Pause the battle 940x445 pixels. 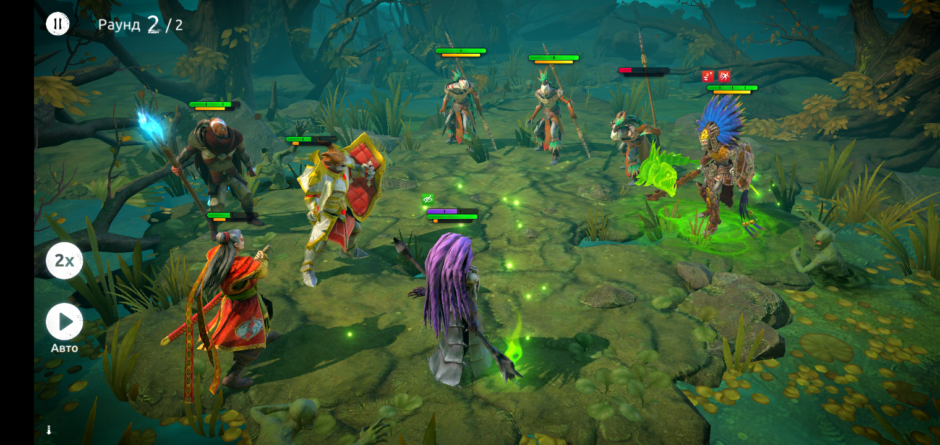tap(58, 24)
